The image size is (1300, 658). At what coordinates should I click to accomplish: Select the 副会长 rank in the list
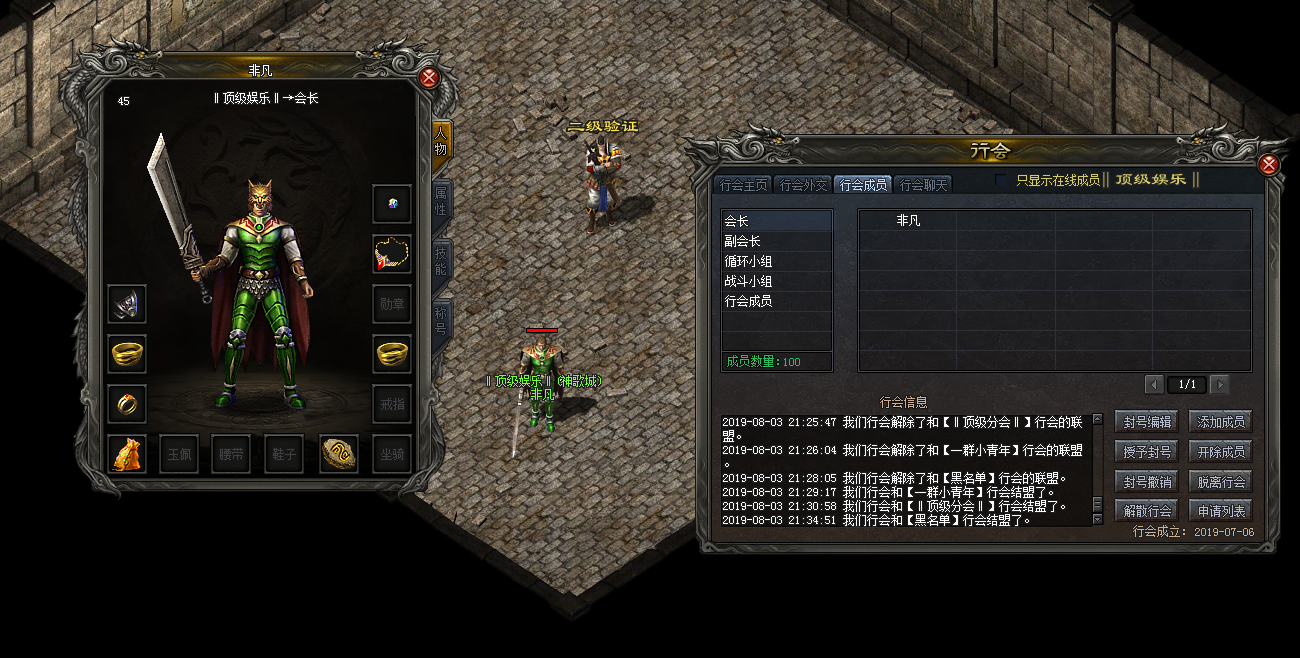(x=777, y=241)
